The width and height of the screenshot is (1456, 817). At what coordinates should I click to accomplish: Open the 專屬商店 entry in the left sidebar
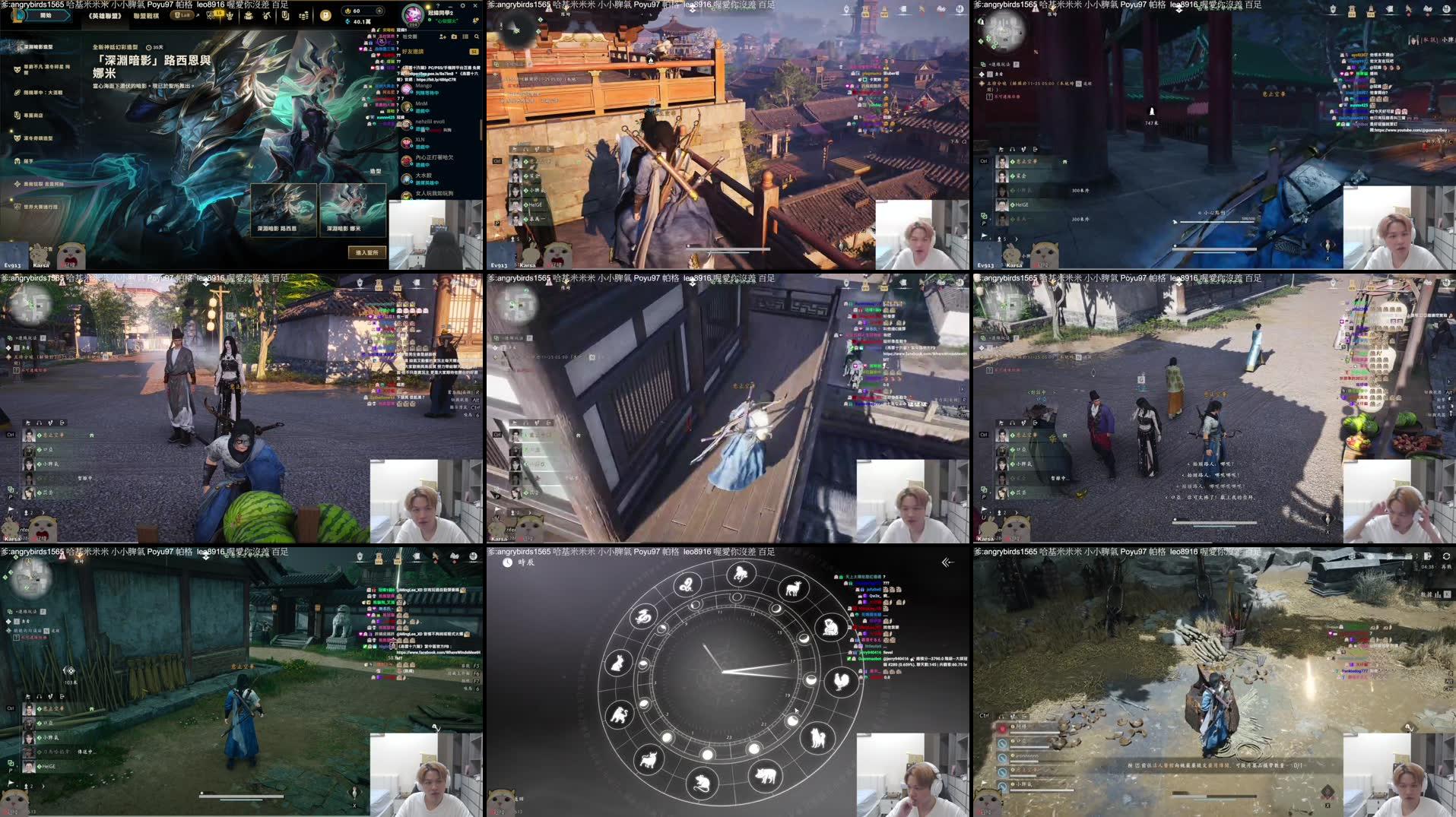[x=30, y=115]
